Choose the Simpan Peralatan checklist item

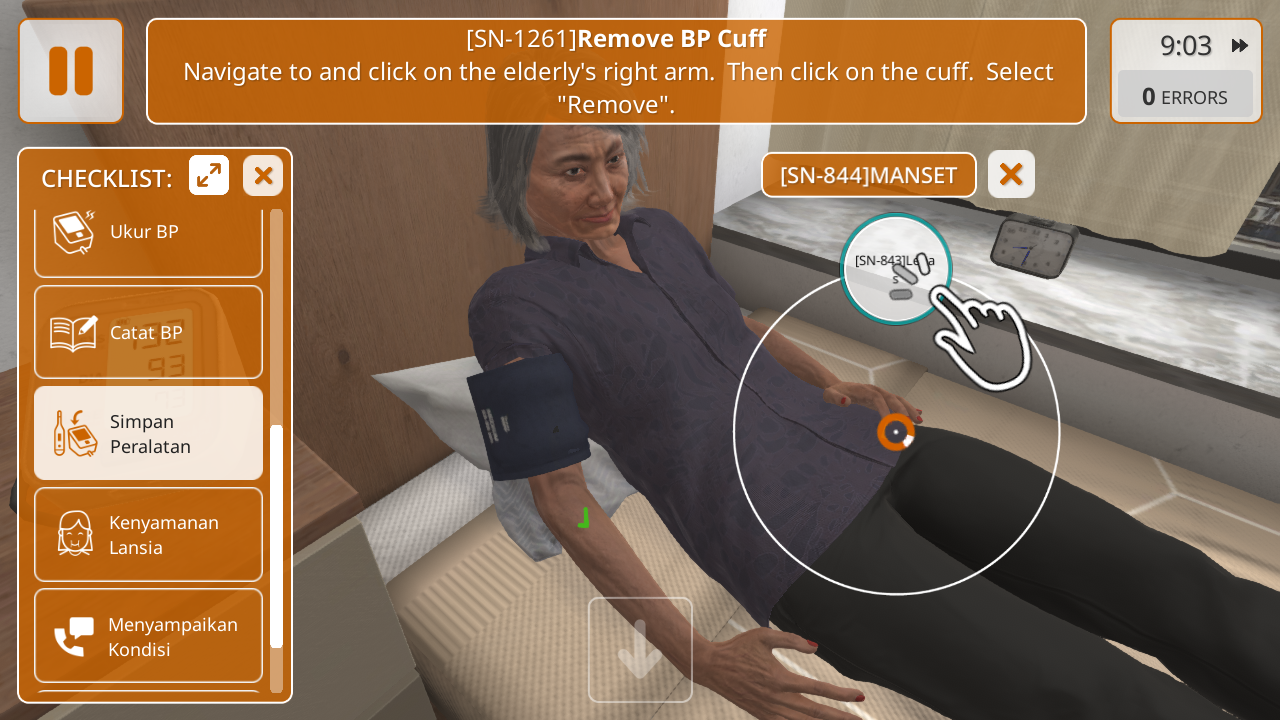pyautogui.click(x=148, y=433)
